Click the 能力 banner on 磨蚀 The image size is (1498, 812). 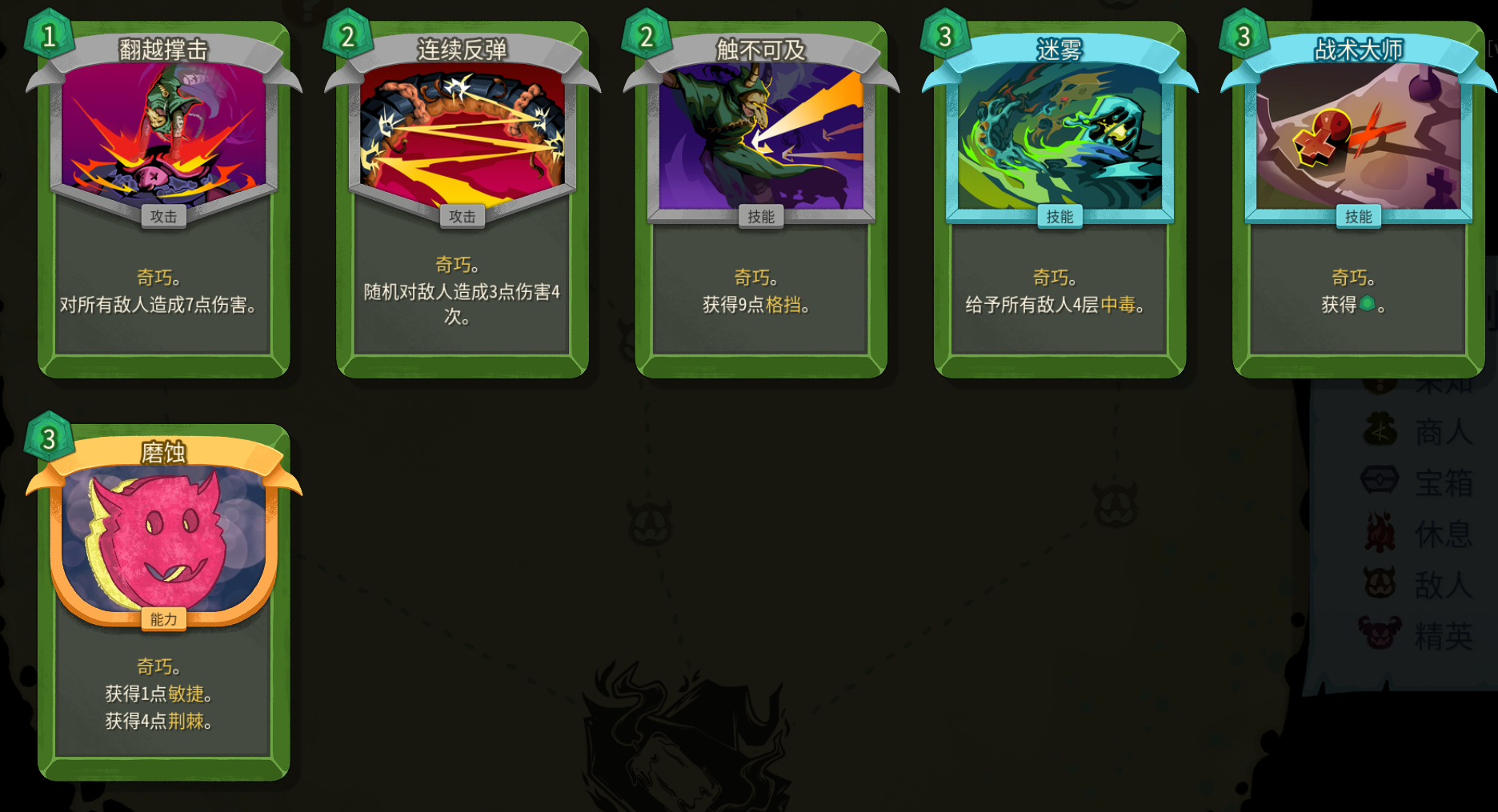pos(164,618)
